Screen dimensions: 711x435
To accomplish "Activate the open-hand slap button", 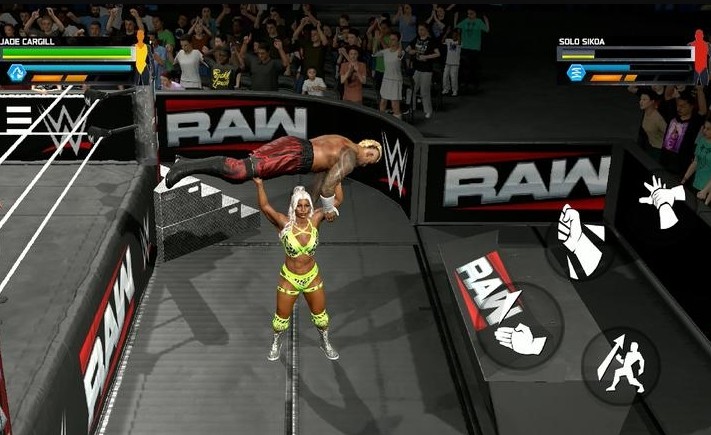I will [520, 338].
